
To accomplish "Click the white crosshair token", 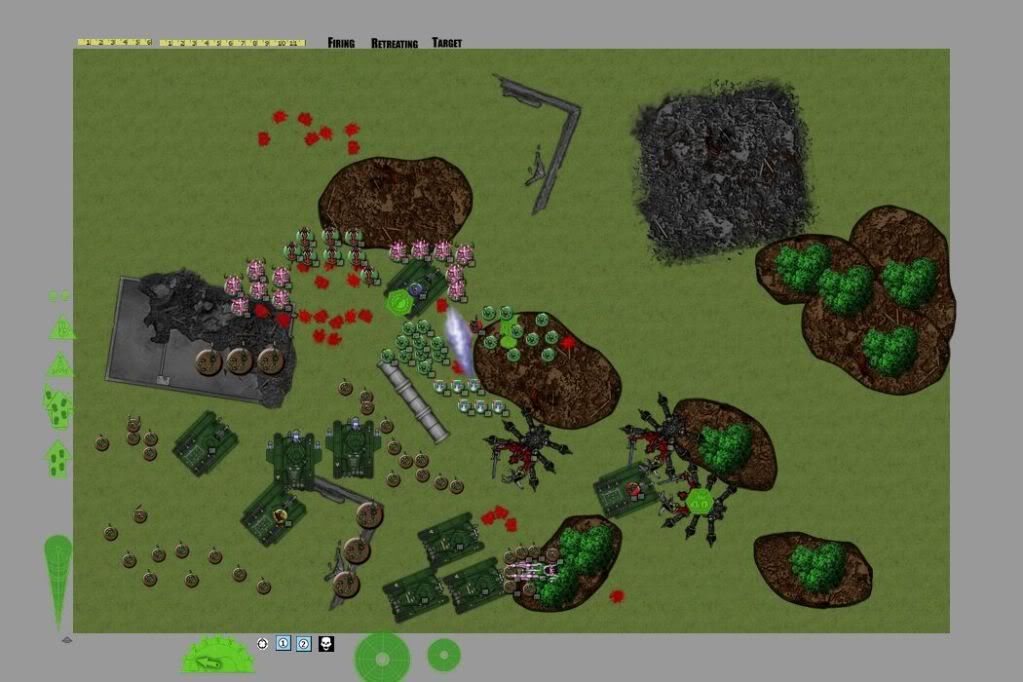I will pos(263,643).
